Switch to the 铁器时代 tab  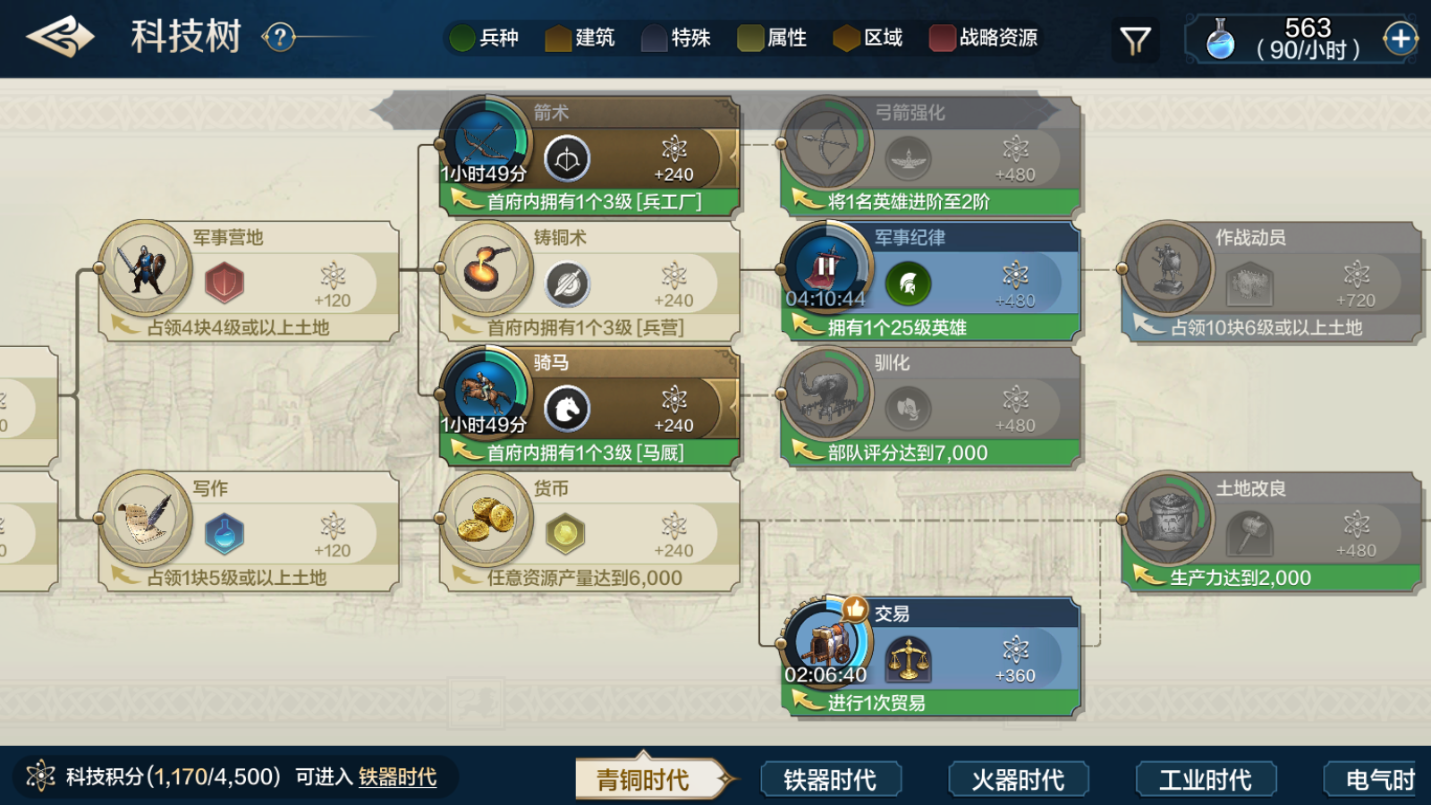pyautogui.click(x=830, y=779)
